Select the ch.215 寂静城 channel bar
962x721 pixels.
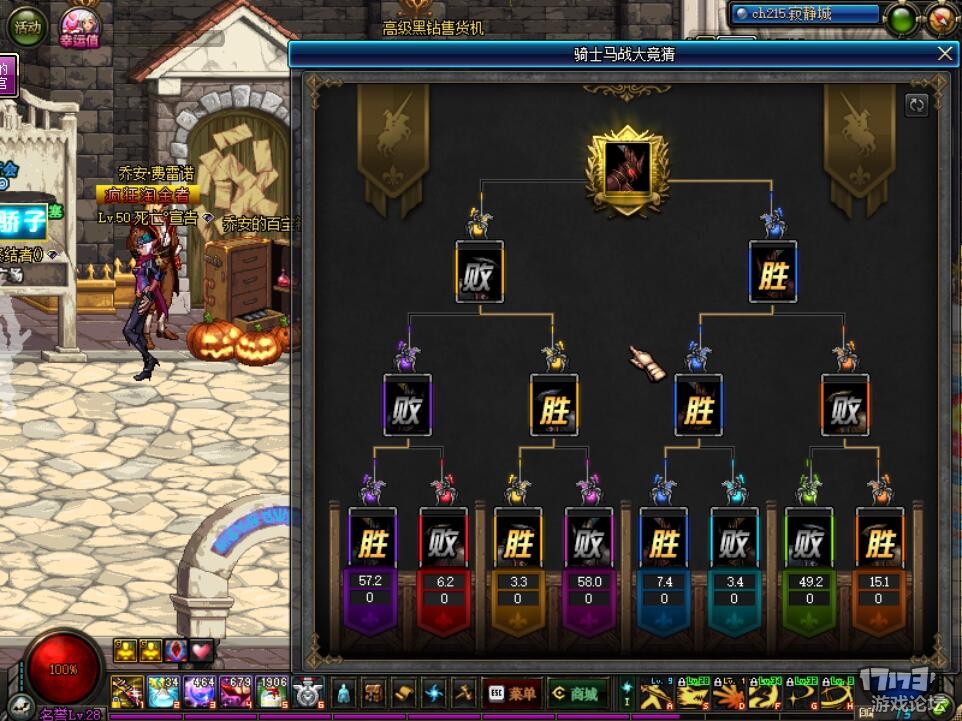(x=805, y=14)
